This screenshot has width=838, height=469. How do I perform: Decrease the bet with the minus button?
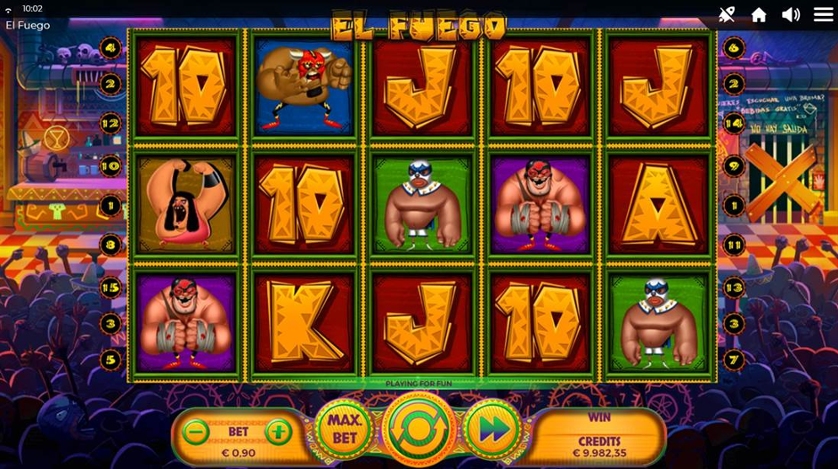[197, 433]
